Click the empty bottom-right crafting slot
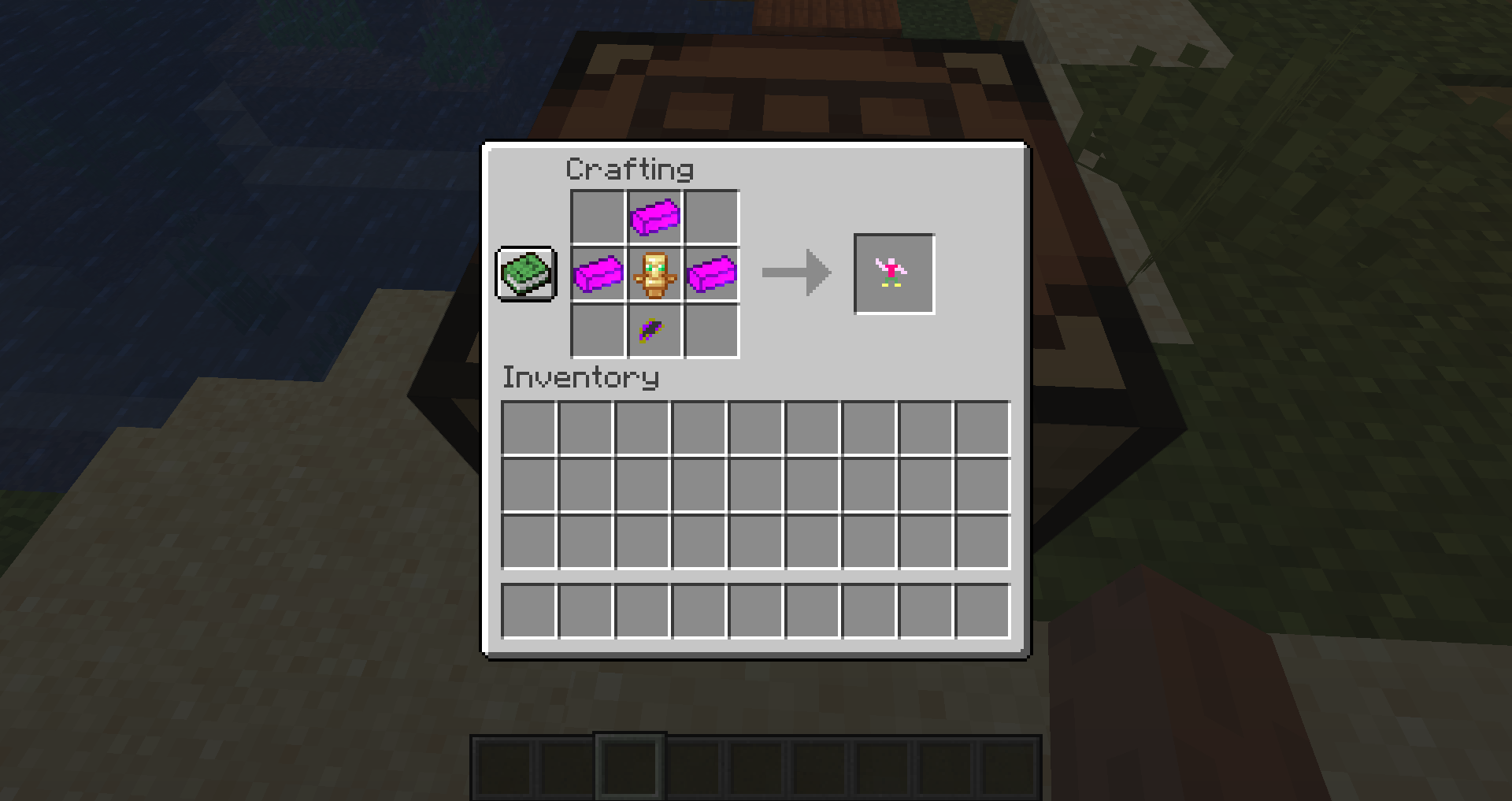1512x801 pixels. 710,329
